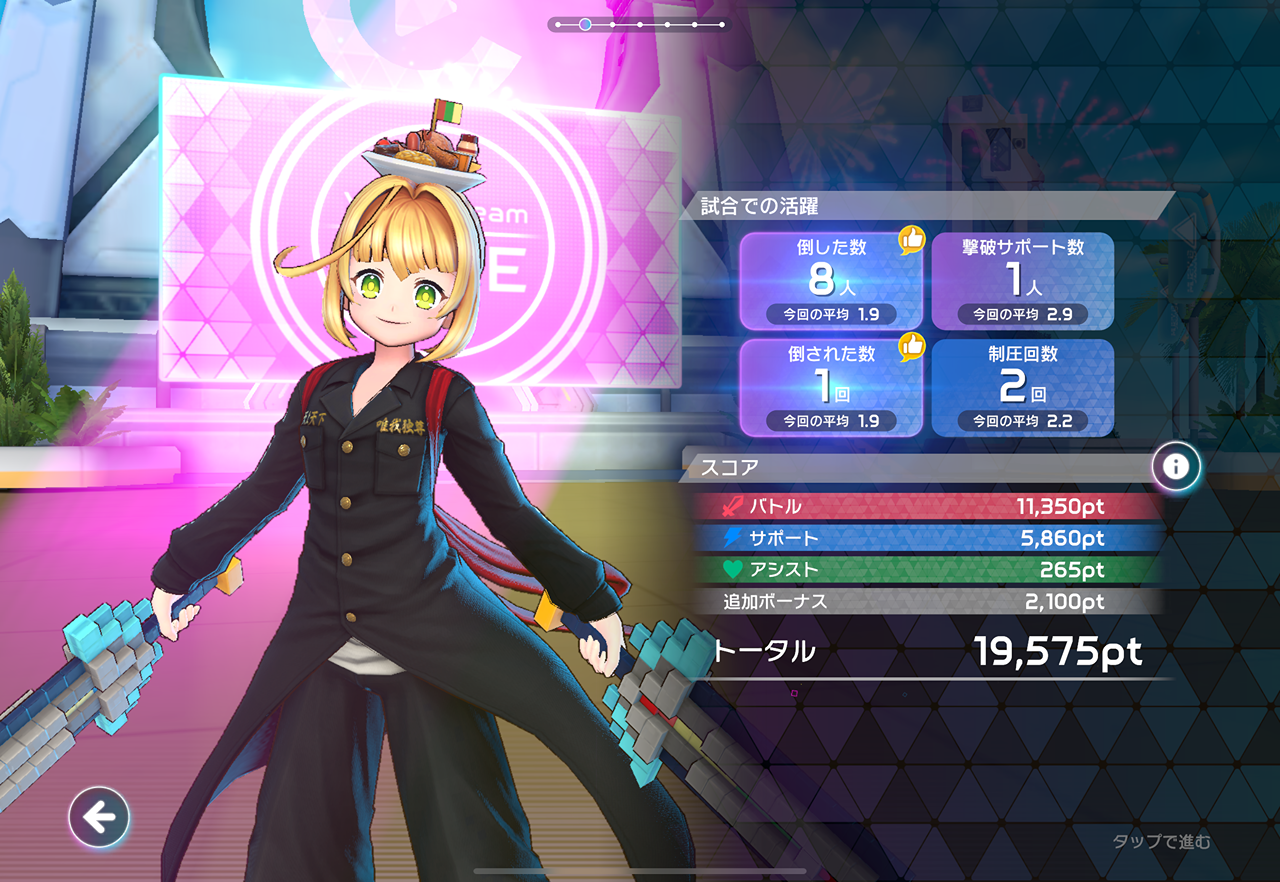Open score details with the info icon
1280x882 pixels.
[1175, 466]
